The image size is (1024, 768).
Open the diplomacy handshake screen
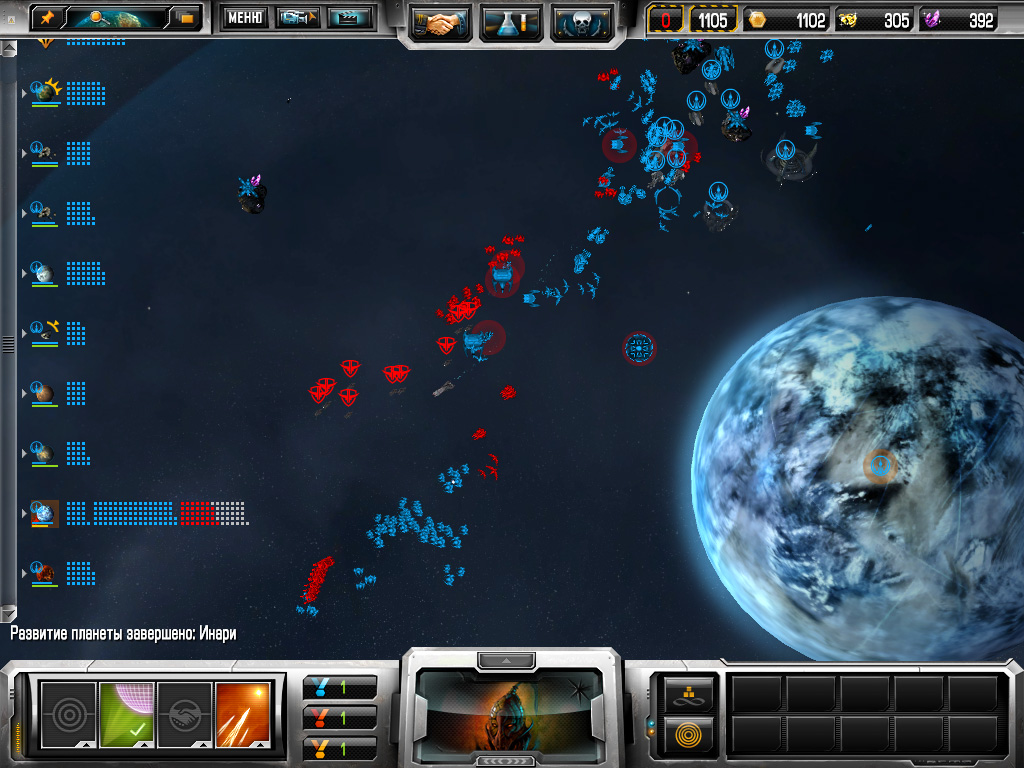coord(440,22)
